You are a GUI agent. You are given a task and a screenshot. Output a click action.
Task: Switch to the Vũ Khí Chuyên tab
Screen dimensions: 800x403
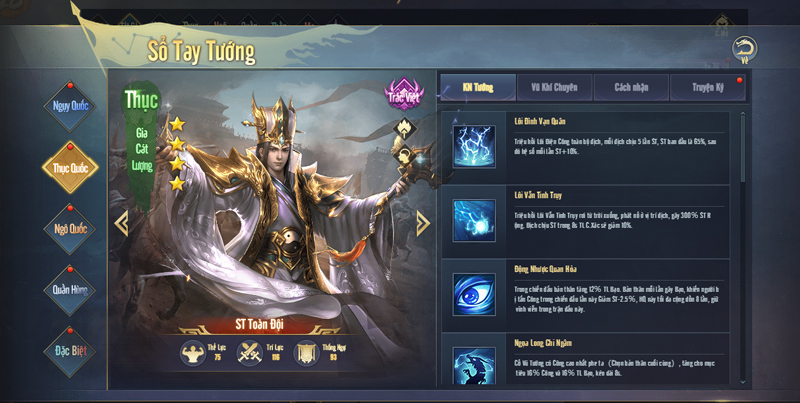click(555, 87)
